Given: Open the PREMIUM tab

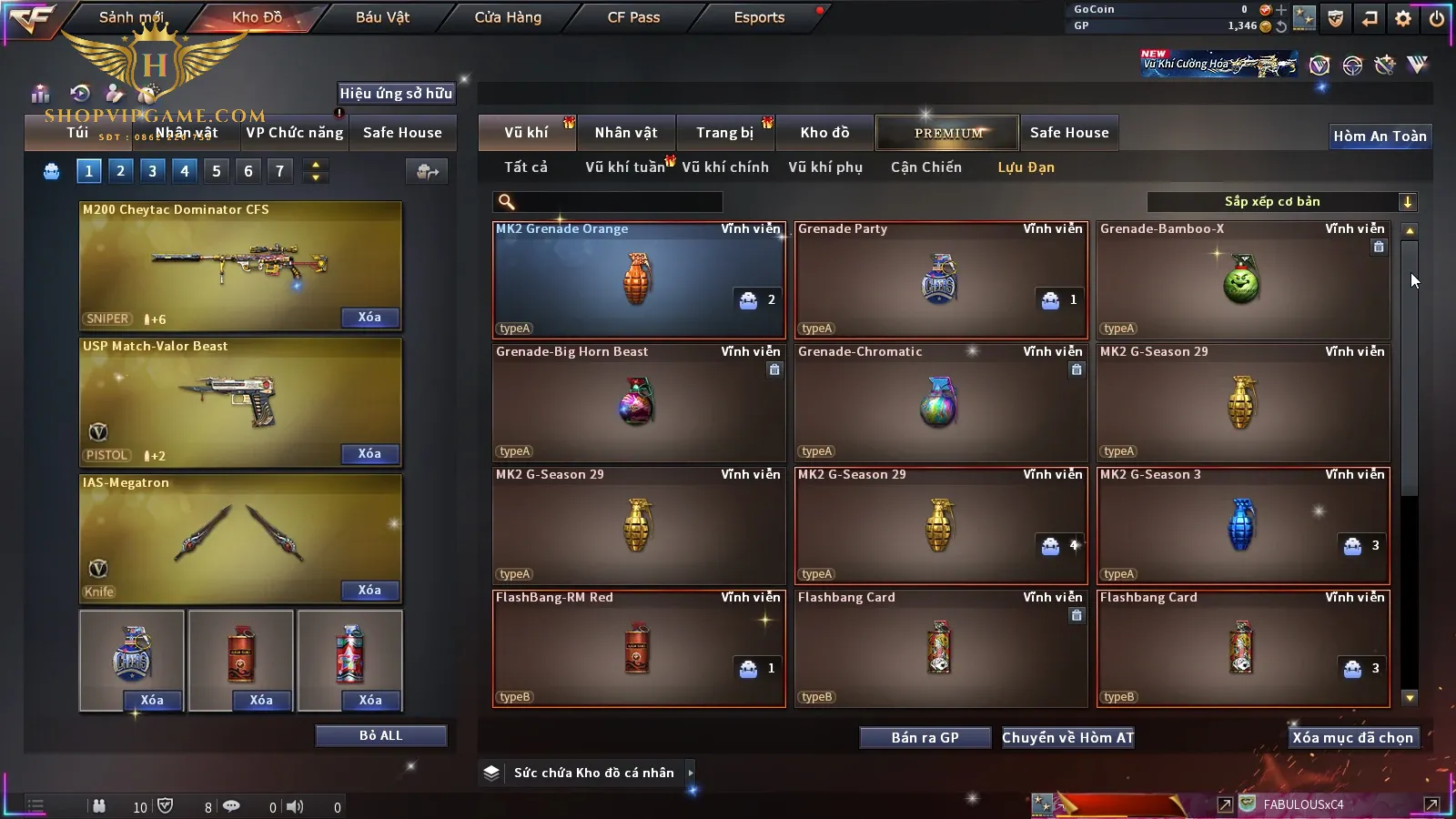Looking at the screenshot, I should click(948, 133).
